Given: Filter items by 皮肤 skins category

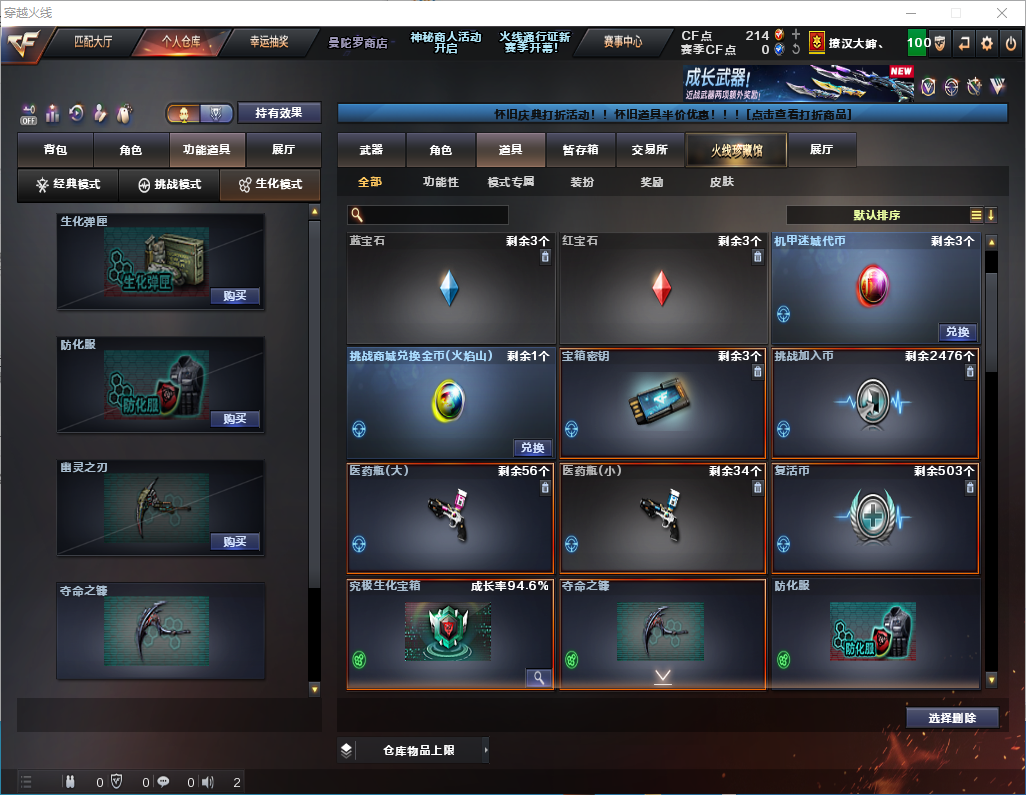Looking at the screenshot, I should click(x=721, y=182).
